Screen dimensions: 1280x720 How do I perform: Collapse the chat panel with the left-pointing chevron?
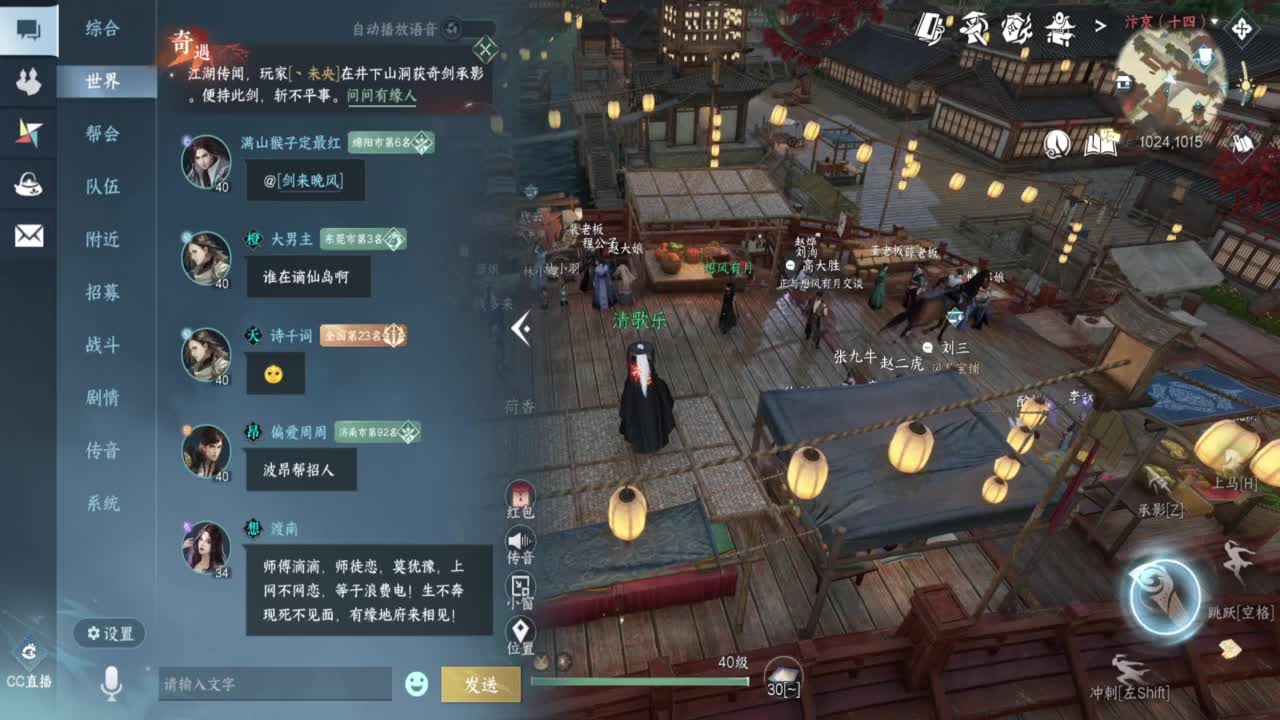(520, 328)
